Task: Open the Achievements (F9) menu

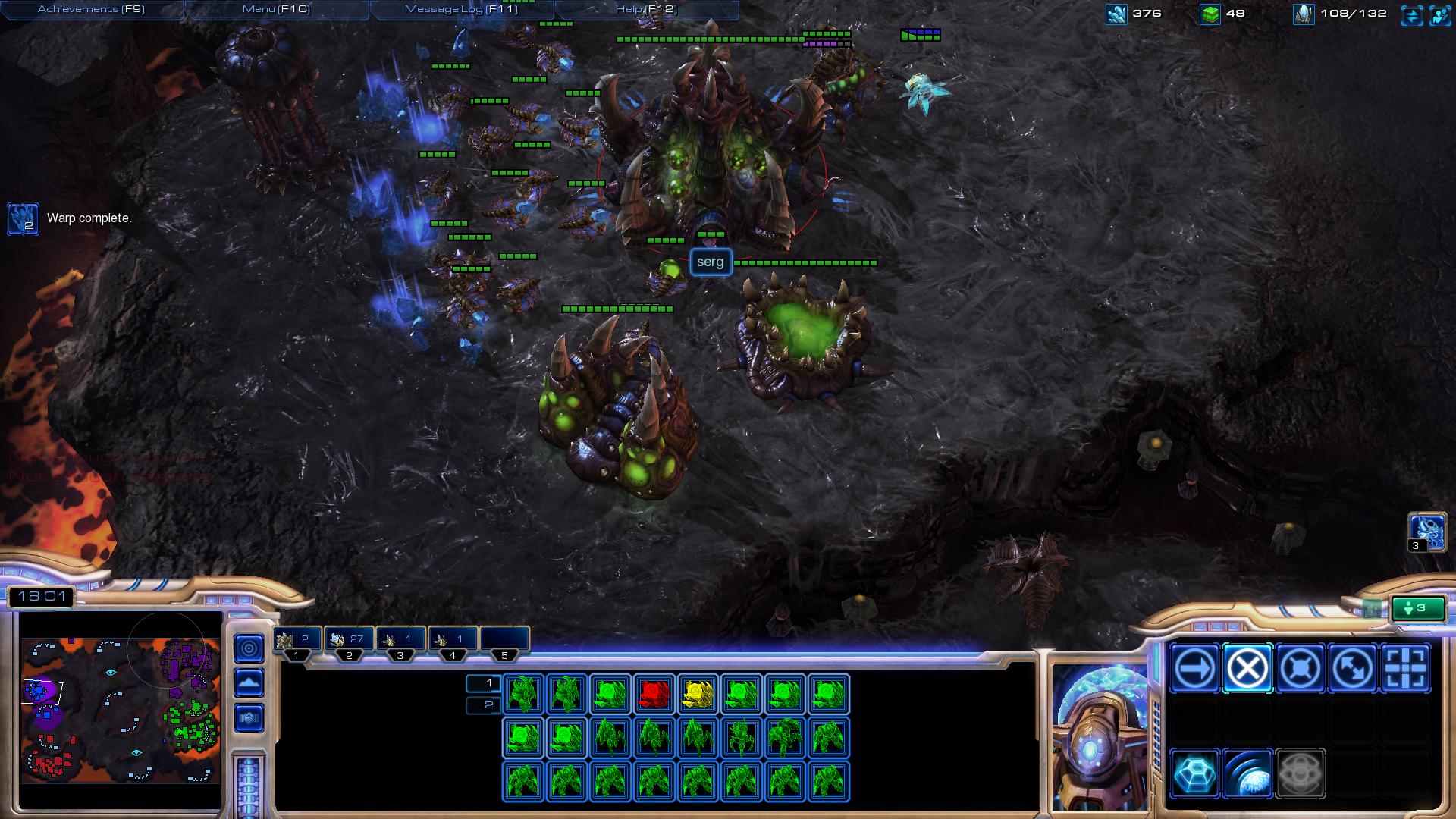Action: coord(91,9)
